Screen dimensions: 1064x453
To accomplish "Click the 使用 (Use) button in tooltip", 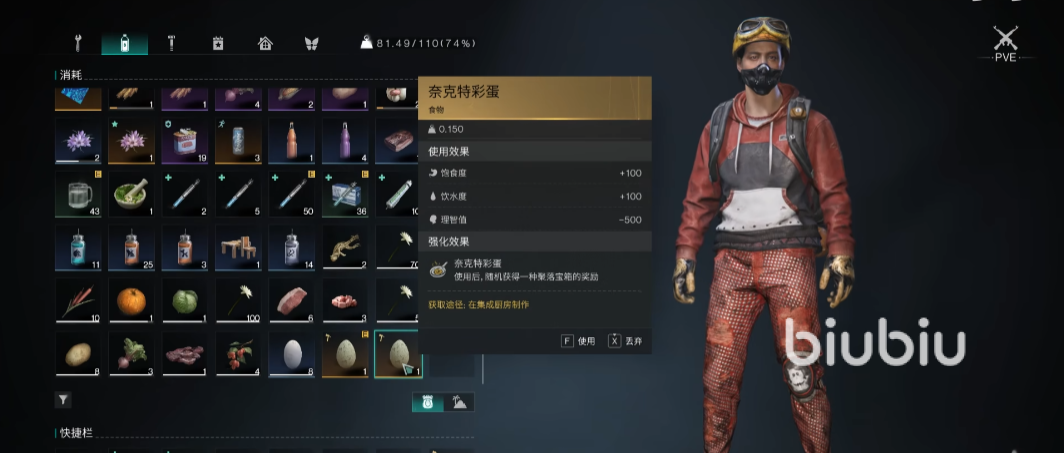I will (x=579, y=341).
